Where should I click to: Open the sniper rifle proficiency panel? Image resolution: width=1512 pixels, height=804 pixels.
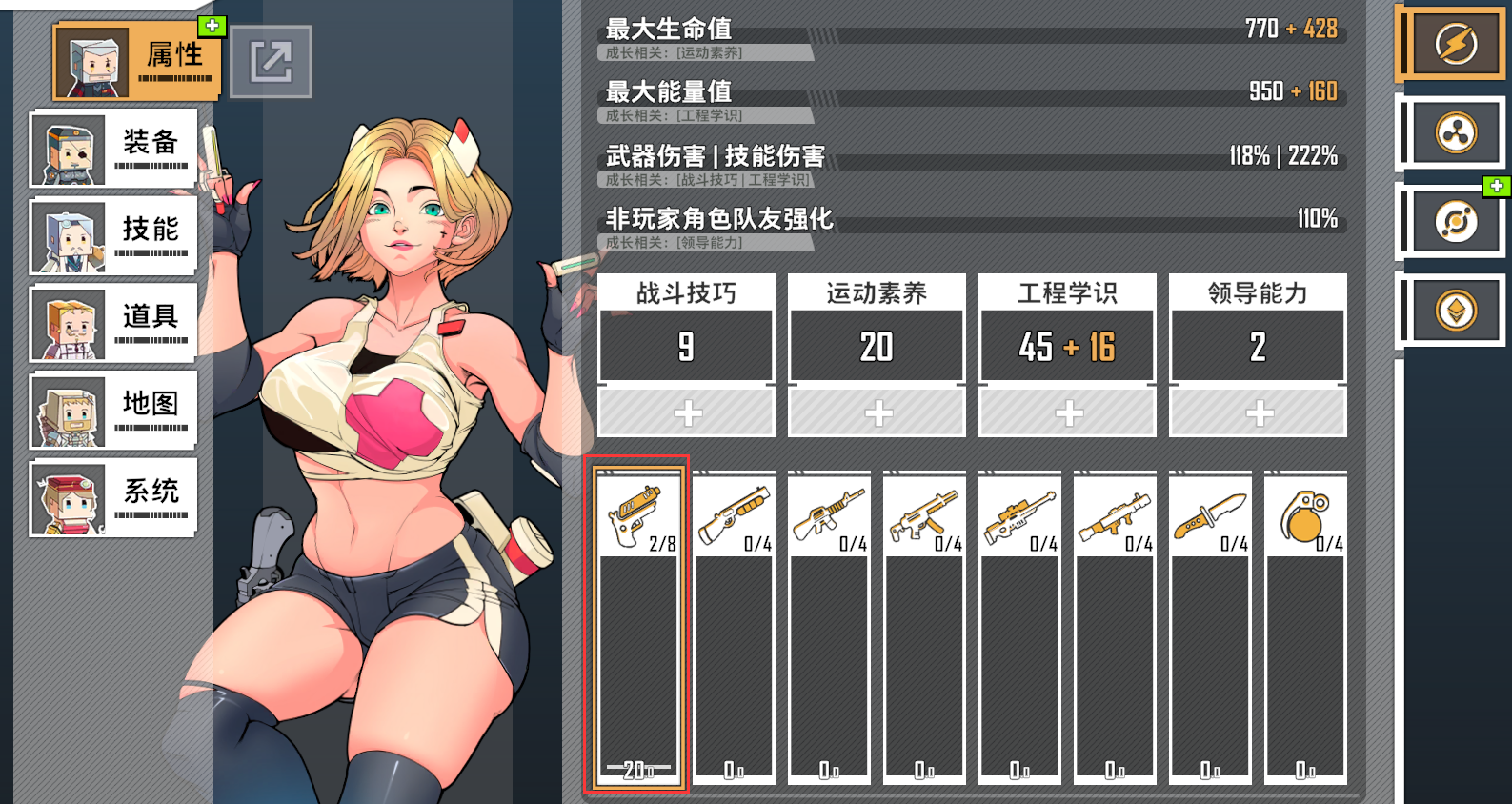point(1019,514)
